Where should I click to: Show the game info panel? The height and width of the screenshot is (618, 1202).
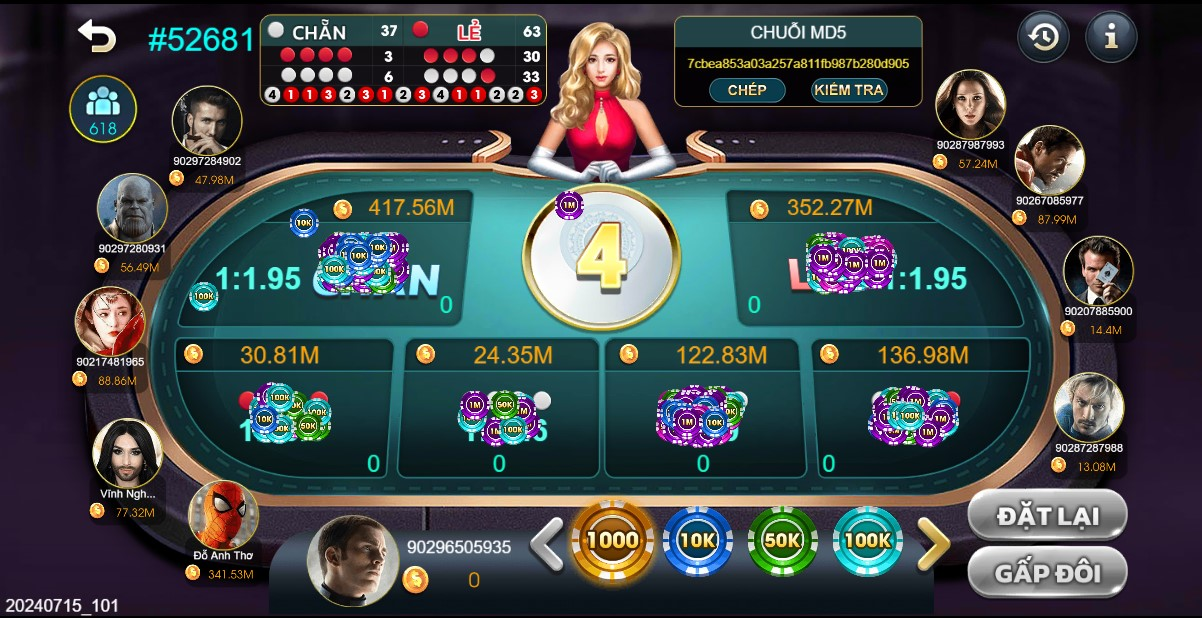pos(1111,38)
